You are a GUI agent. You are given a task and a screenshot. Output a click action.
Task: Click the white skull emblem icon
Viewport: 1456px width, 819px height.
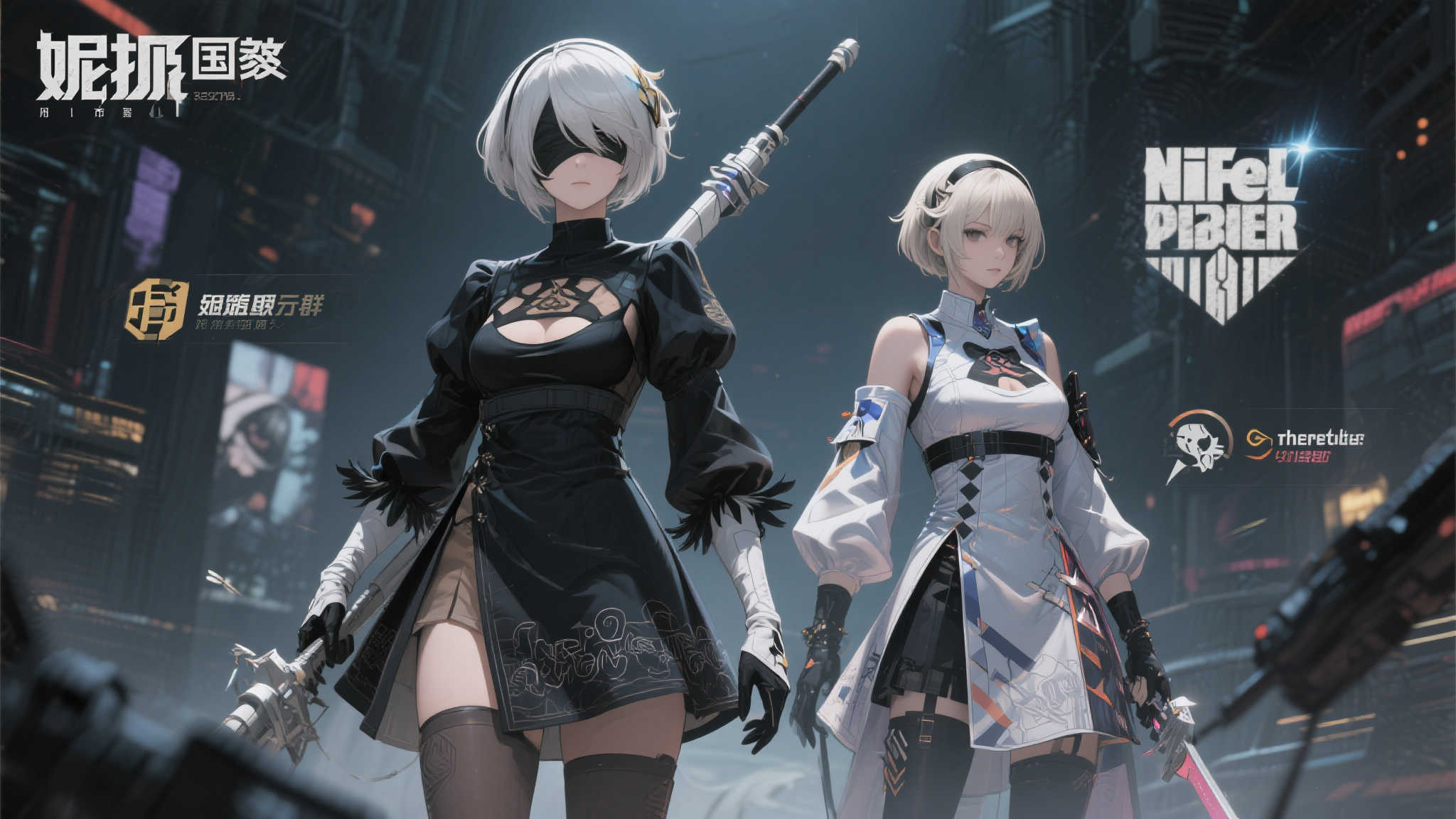(1199, 445)
